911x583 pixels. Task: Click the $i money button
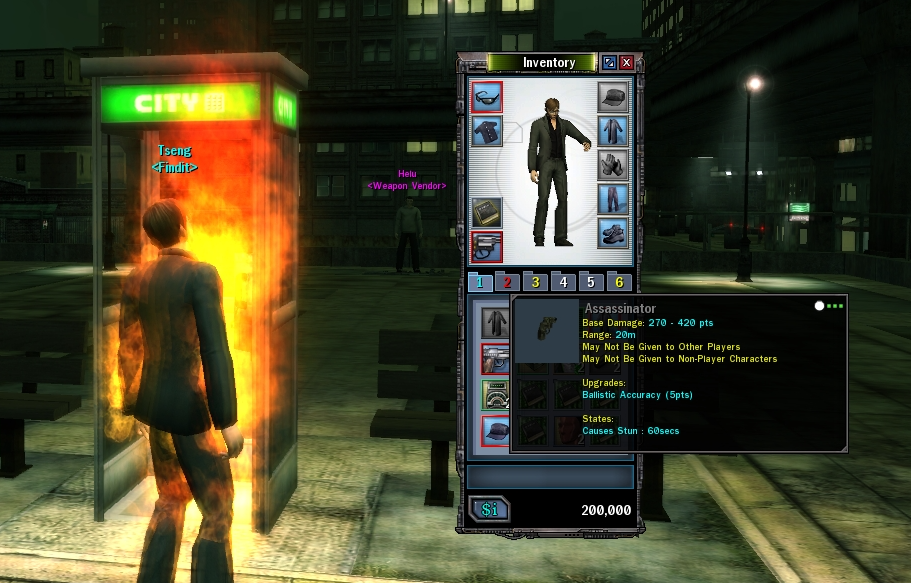click(489, 510)
